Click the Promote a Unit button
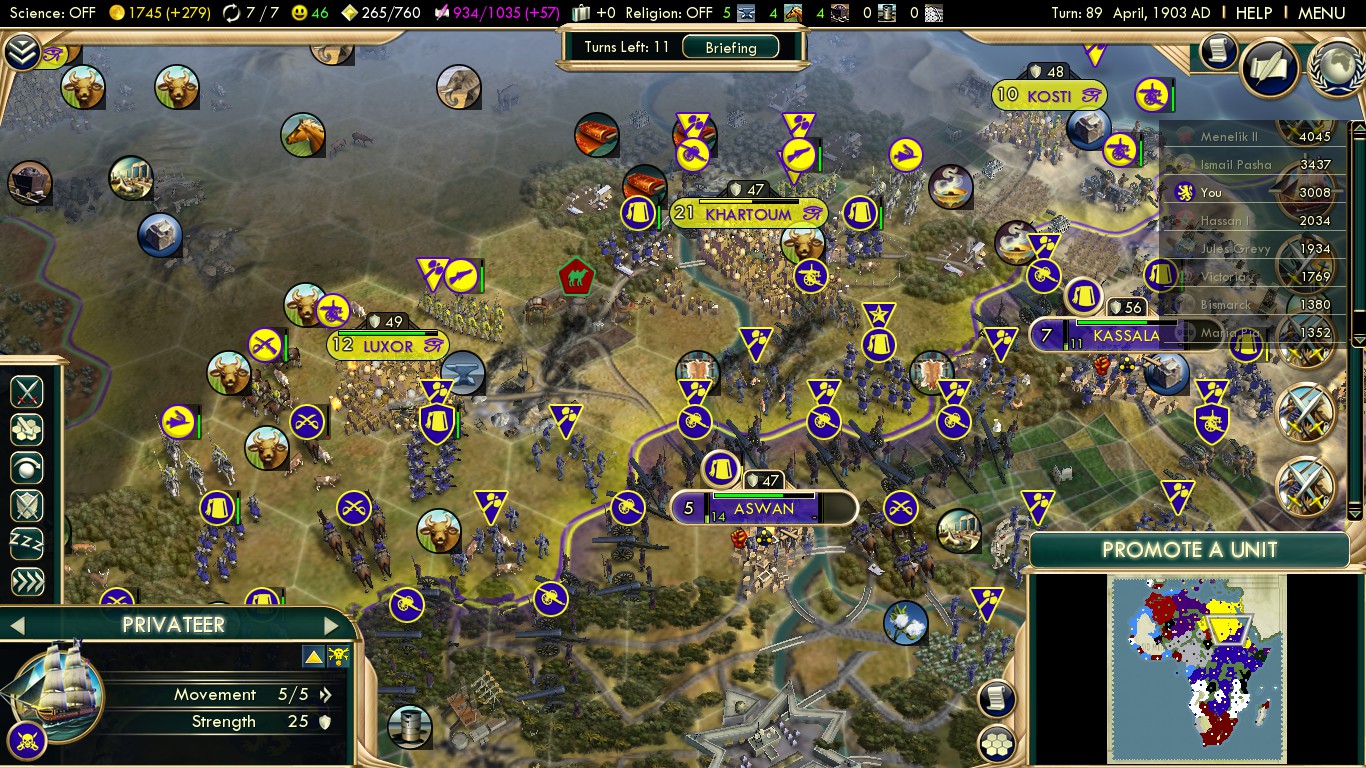This screenshot has width=1366, height=768. [x=1189, y=550]
